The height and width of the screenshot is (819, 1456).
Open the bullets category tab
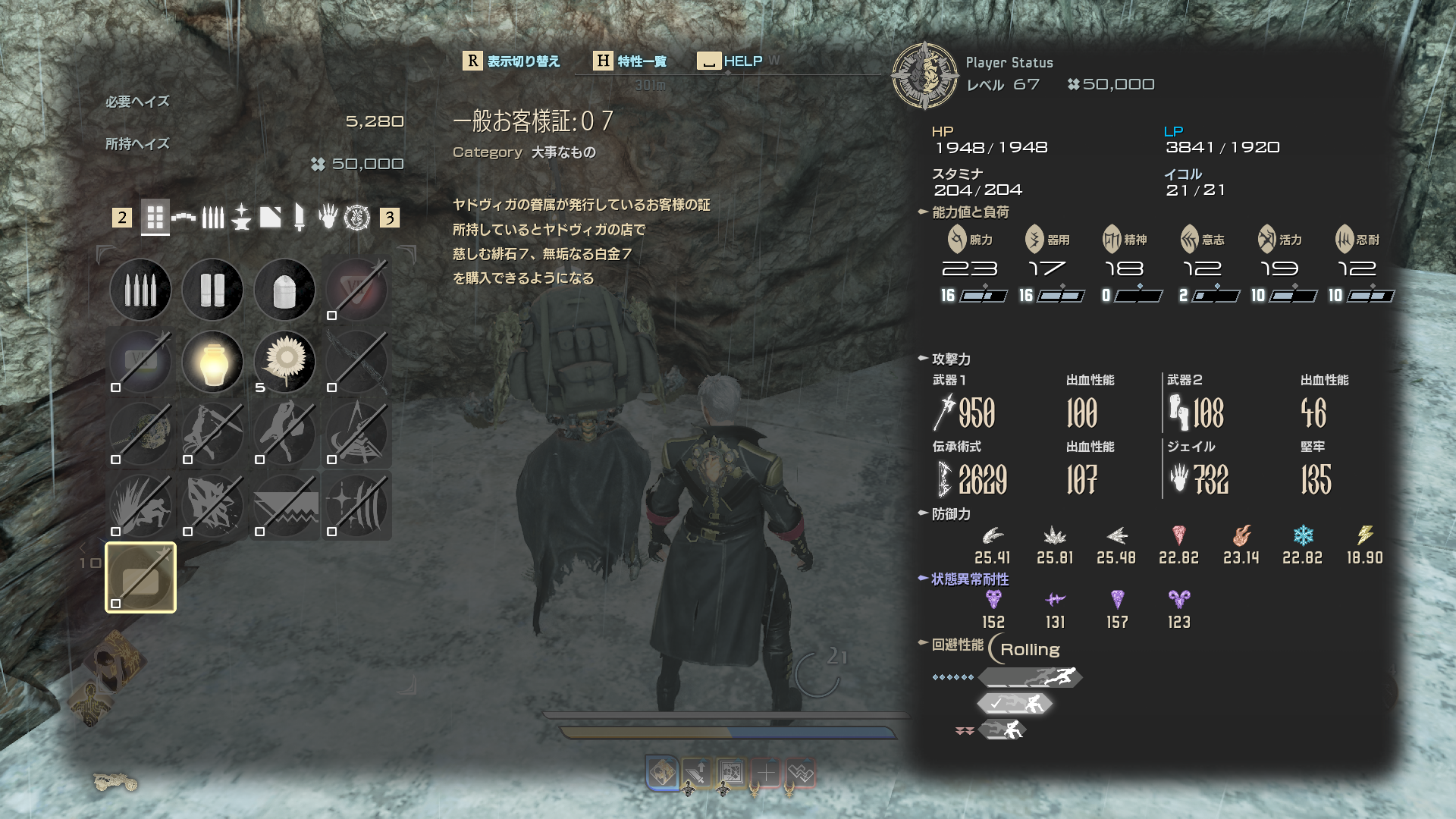(213, 218)
